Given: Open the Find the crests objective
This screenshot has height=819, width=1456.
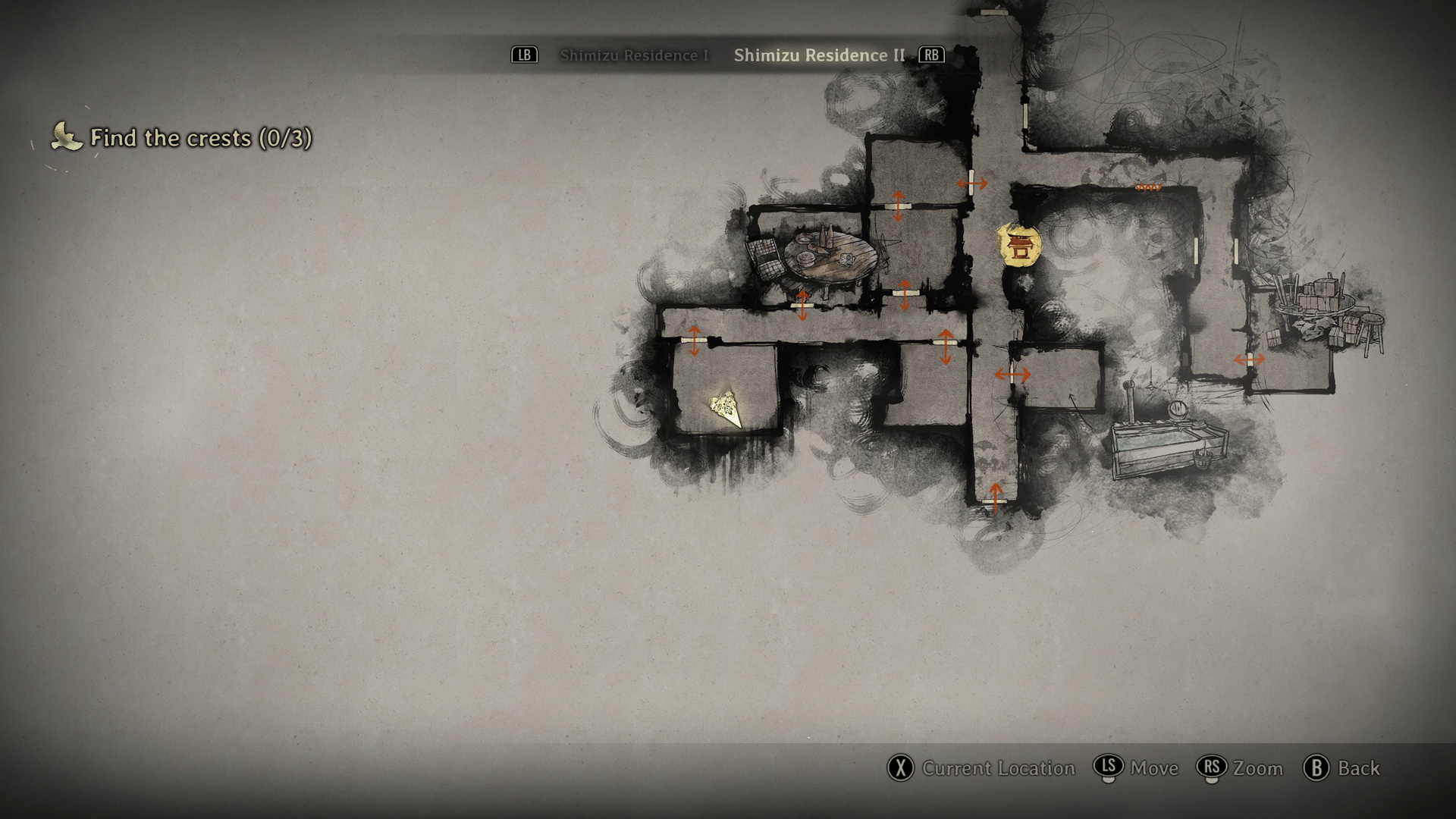Looking at the screenshot, I should (x=200, y=138).
